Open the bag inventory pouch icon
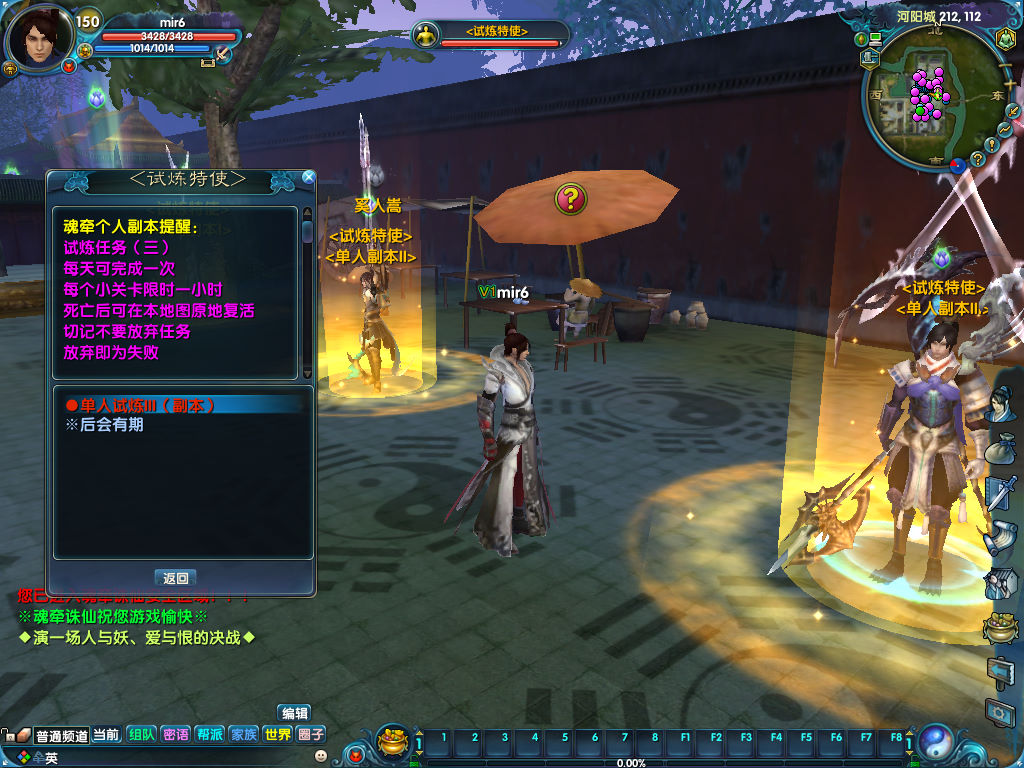The height and width of the screenshot is (768, 1024). point(1001,448)
